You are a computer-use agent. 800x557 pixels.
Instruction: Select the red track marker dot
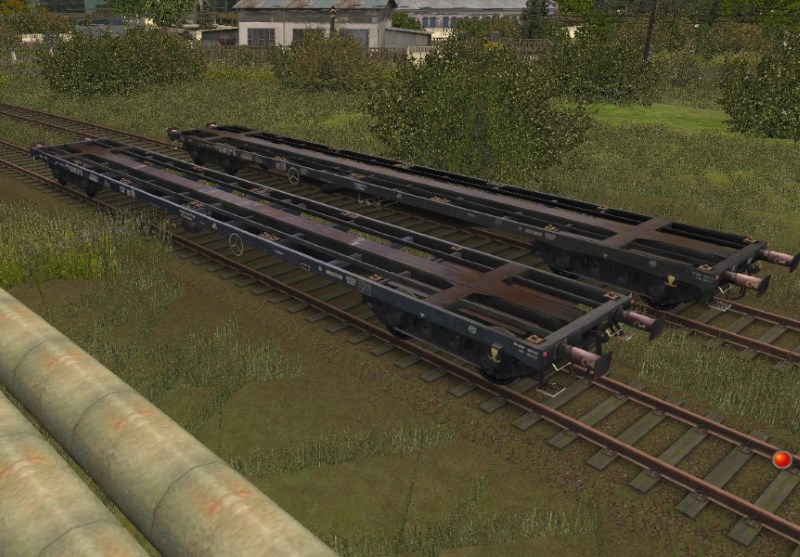[x=782, y=460]
